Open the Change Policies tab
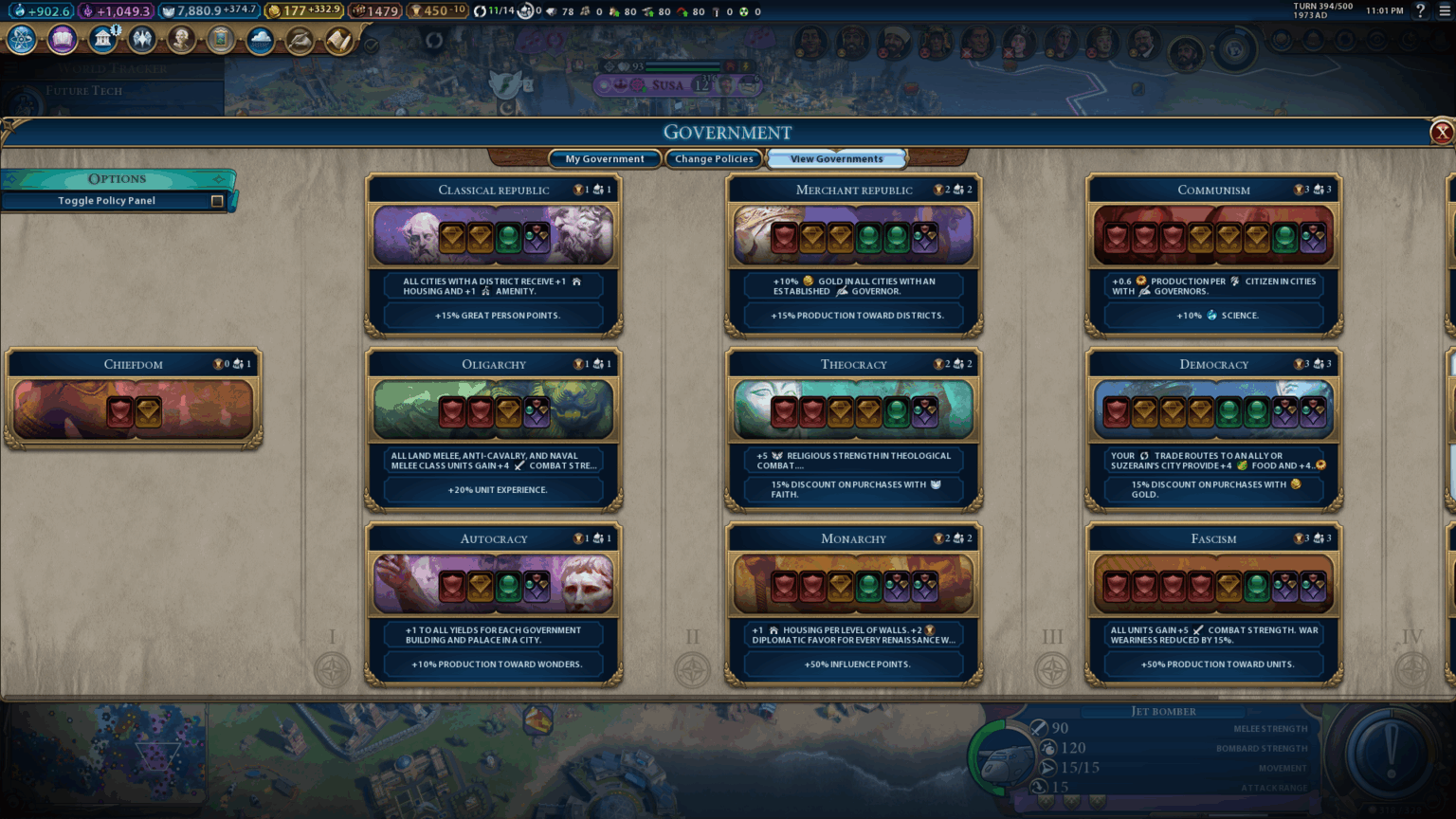Screen dimensions: 1456x819 point(714,158)
